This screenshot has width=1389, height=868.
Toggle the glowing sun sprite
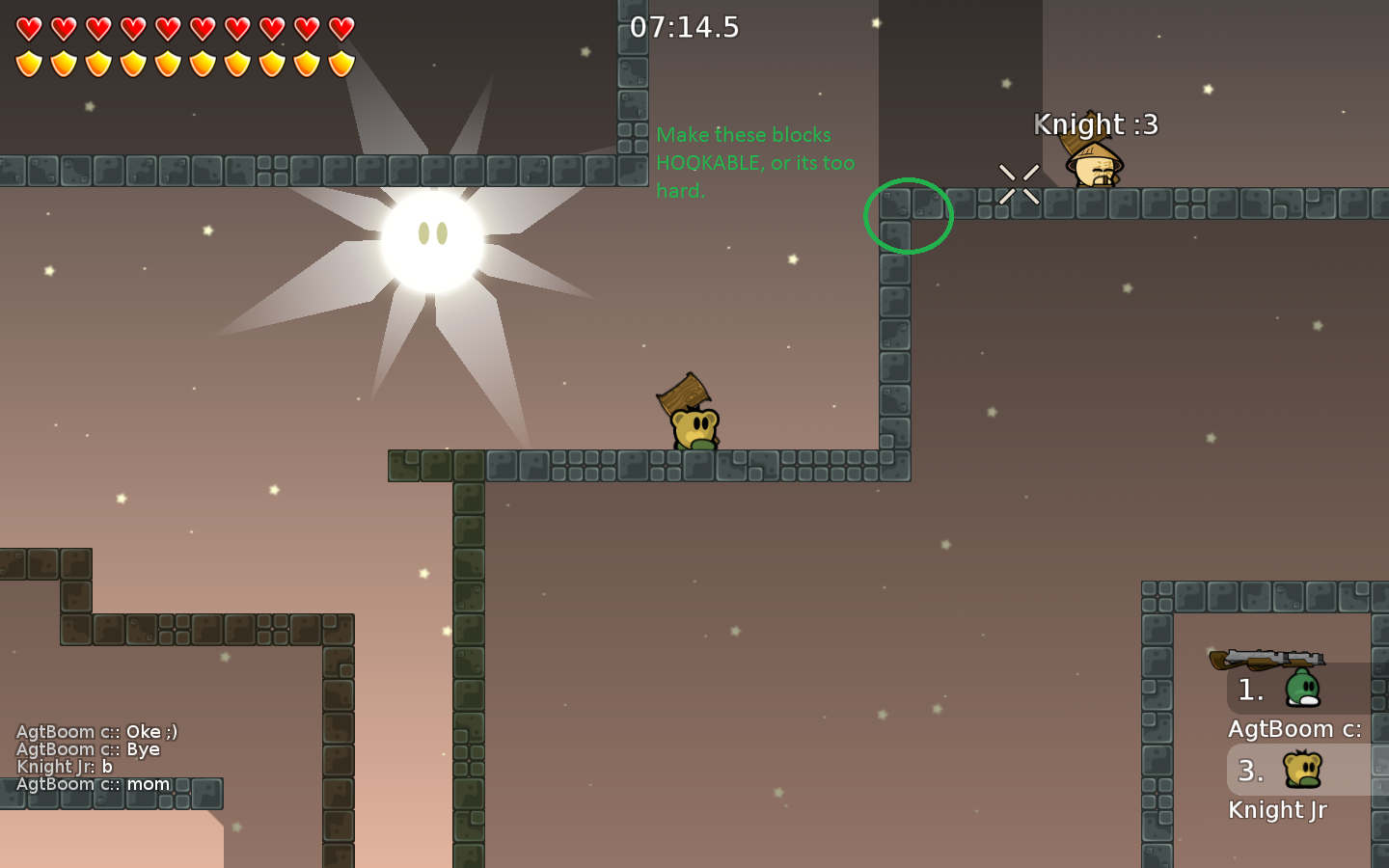pyautogui.click(x=434, y=241)
